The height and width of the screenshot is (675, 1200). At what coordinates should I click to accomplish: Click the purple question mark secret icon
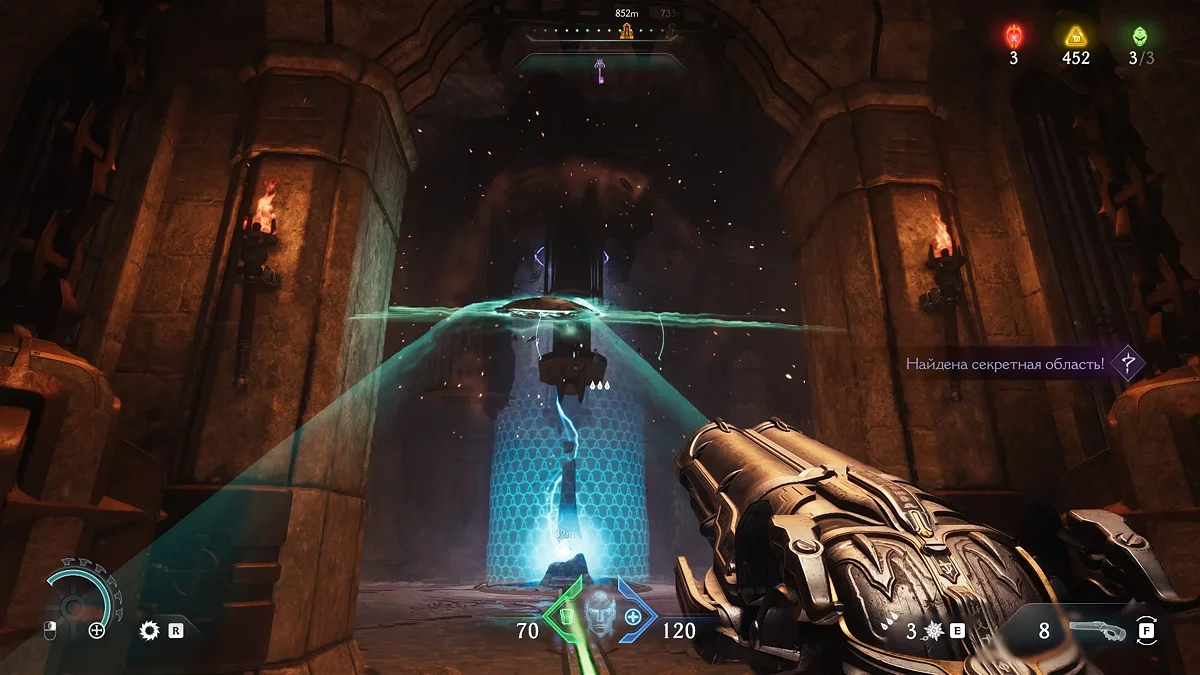point(1127,363)
